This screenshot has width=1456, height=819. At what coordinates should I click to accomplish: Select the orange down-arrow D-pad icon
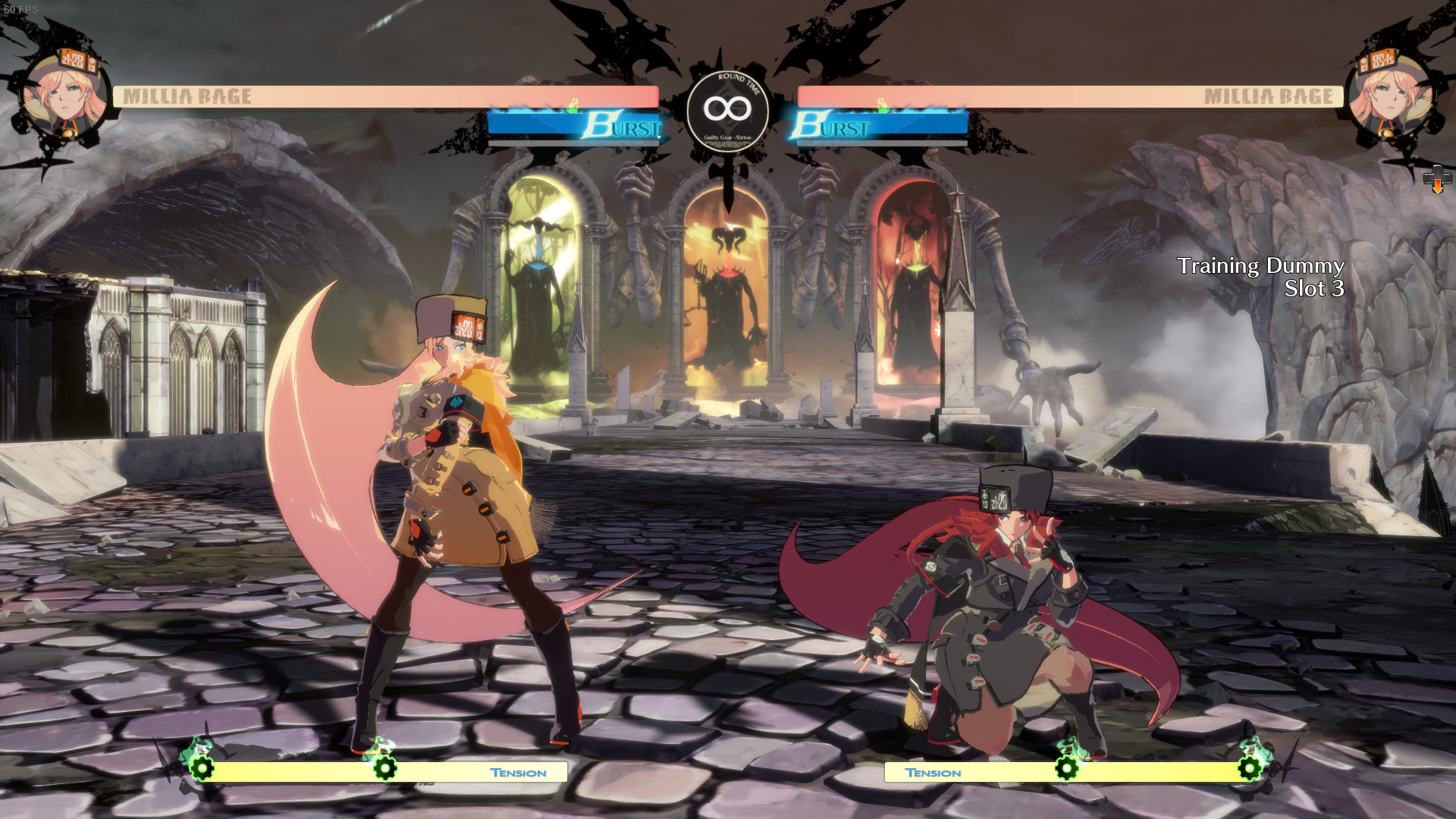coord(1438,180)
